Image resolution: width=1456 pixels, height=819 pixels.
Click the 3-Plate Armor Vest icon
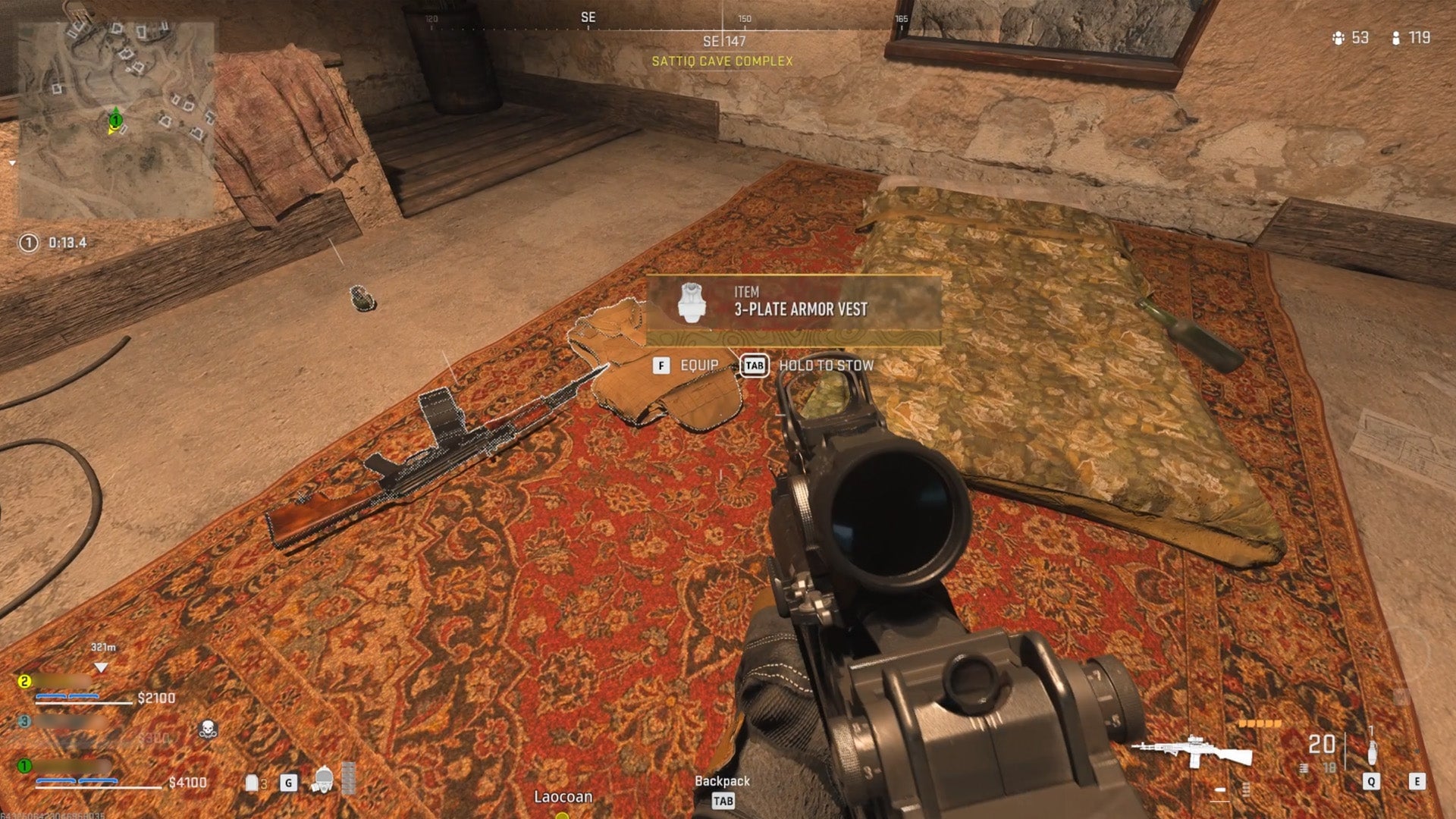click(x=692, y=303)
